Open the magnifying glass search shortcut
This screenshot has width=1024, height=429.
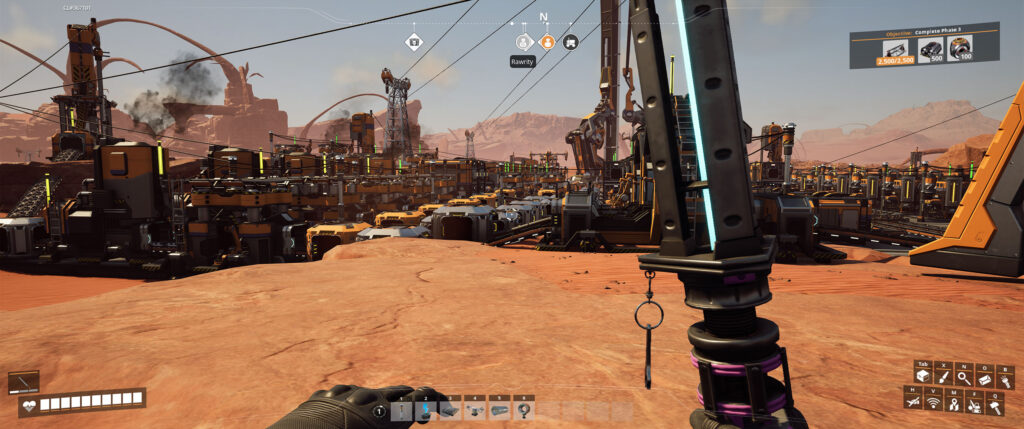point(964,377)
